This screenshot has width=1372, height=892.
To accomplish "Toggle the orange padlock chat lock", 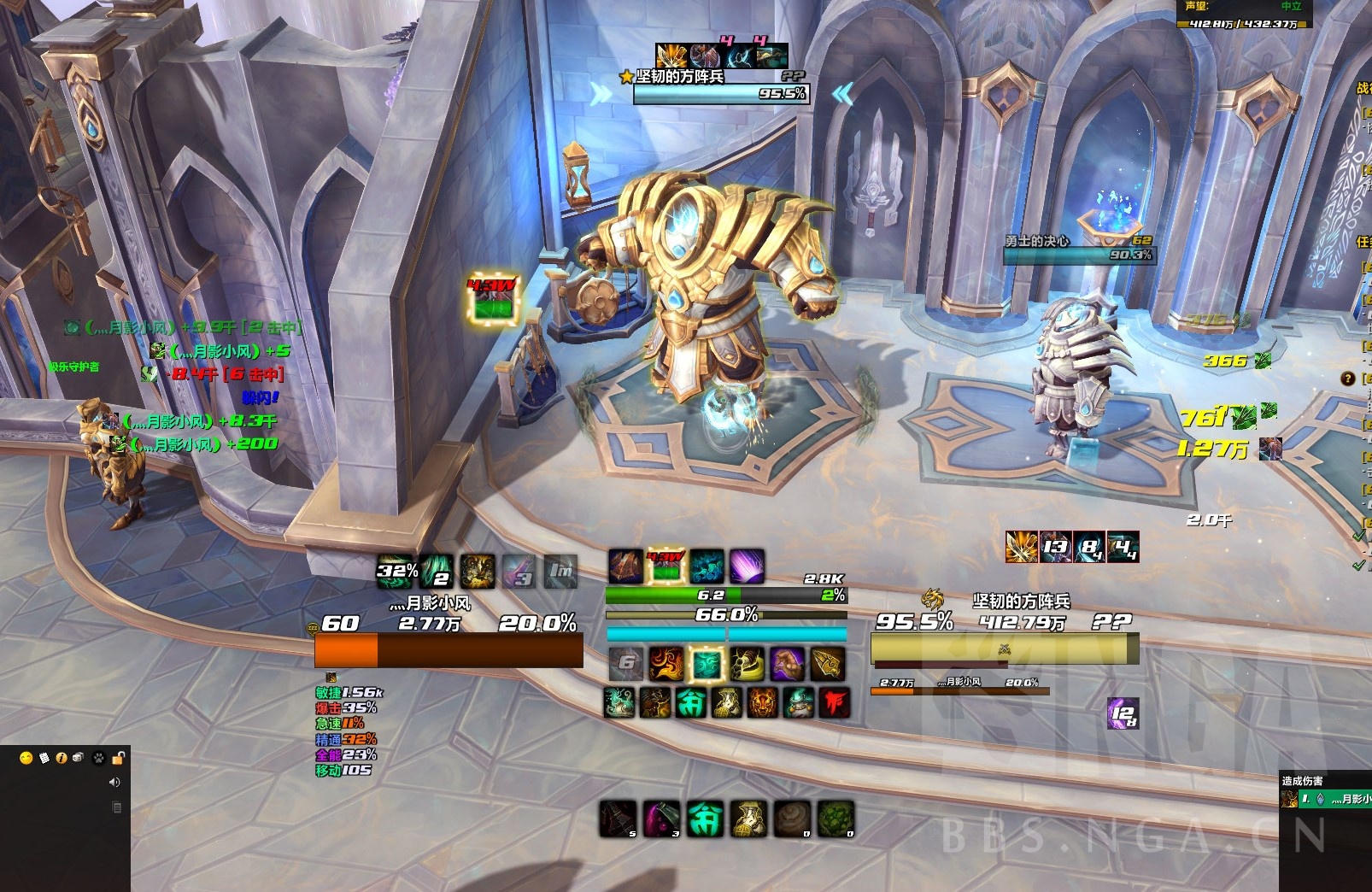I will point(119,758).
